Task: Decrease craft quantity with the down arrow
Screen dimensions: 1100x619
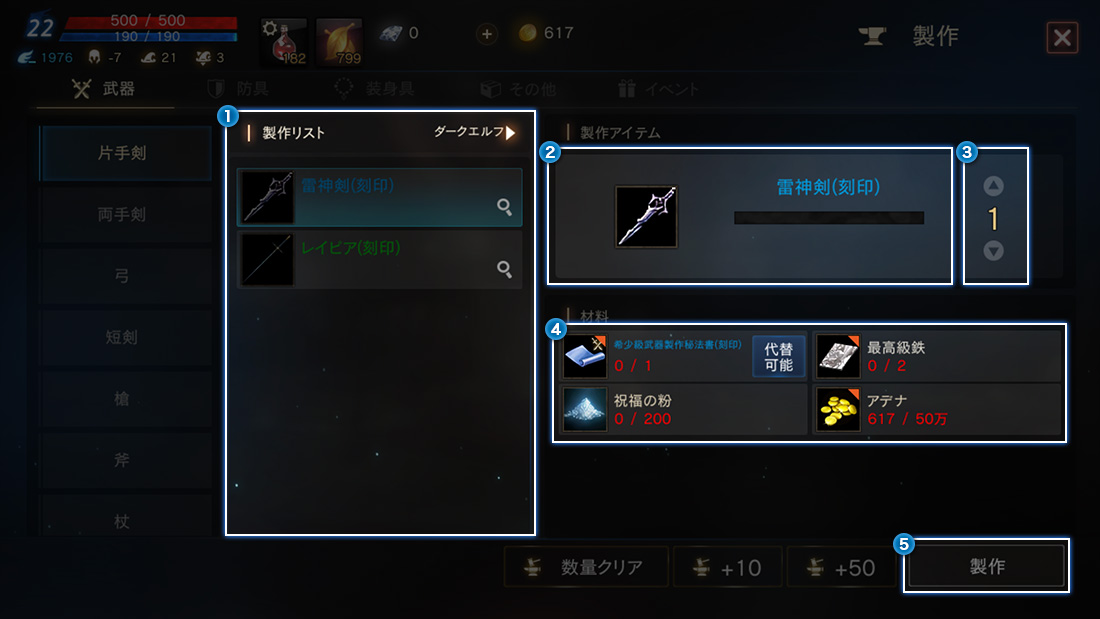Action: pos(993,251)
